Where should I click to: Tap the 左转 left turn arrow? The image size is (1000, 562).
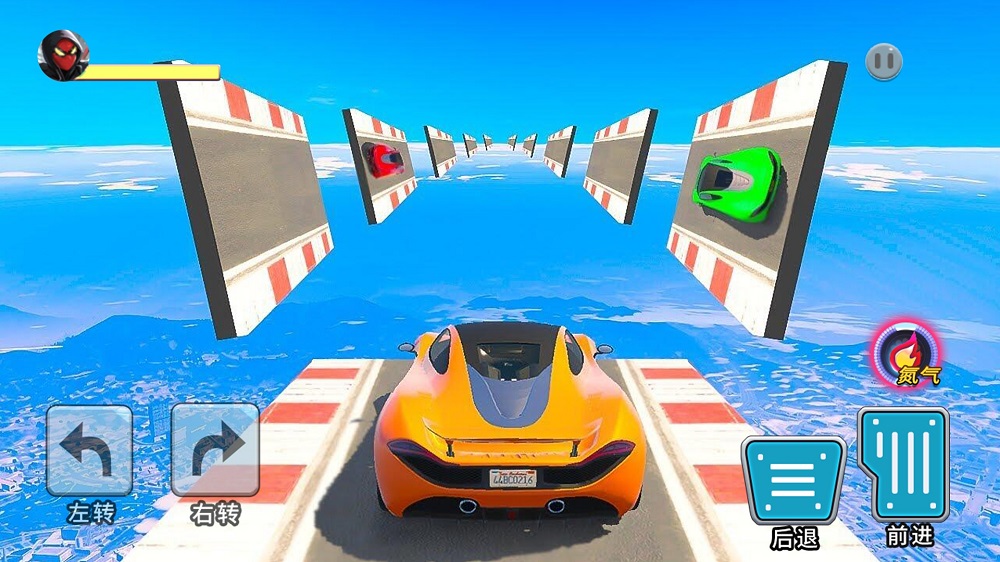pos(89,449)
